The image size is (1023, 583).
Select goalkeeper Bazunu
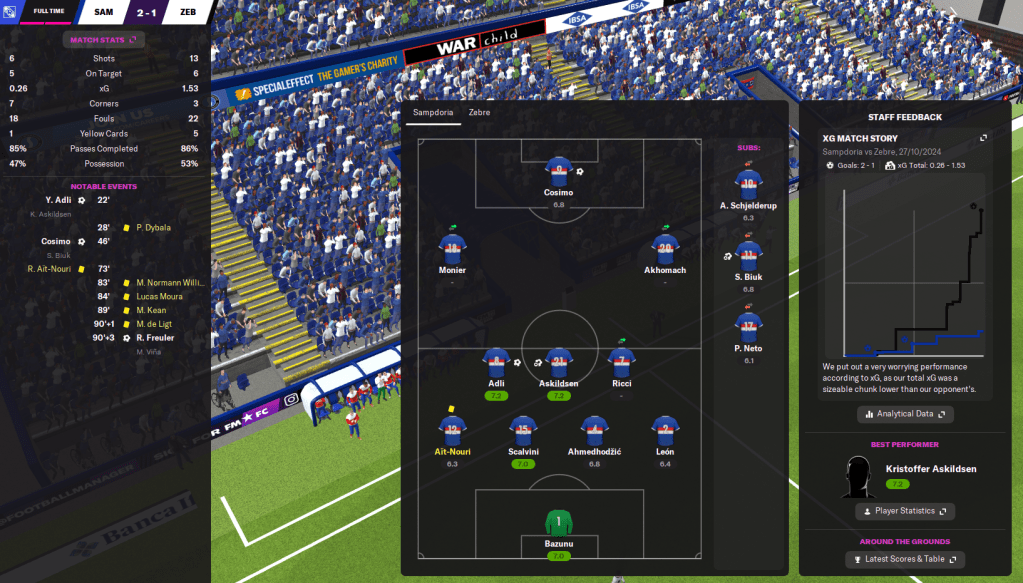[558, 522]
